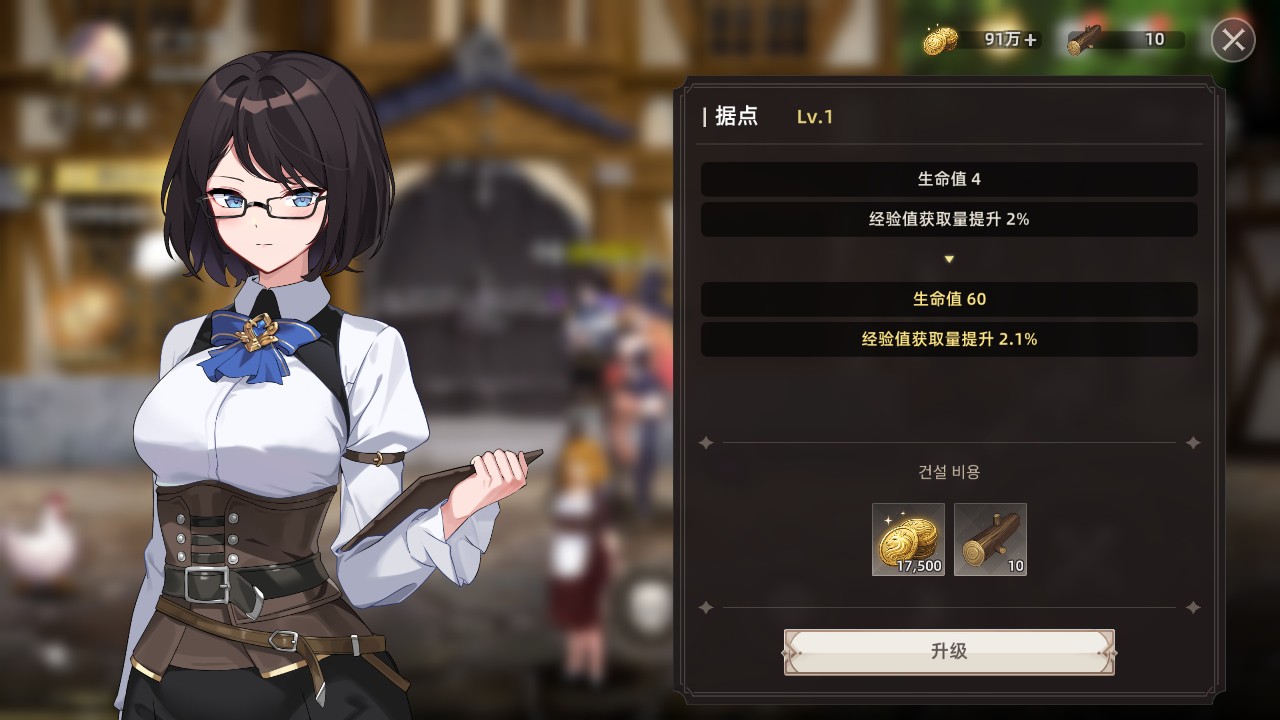Click the wood log cost icon showing 10
1280x720 pixels.
(x=990, y=540)
